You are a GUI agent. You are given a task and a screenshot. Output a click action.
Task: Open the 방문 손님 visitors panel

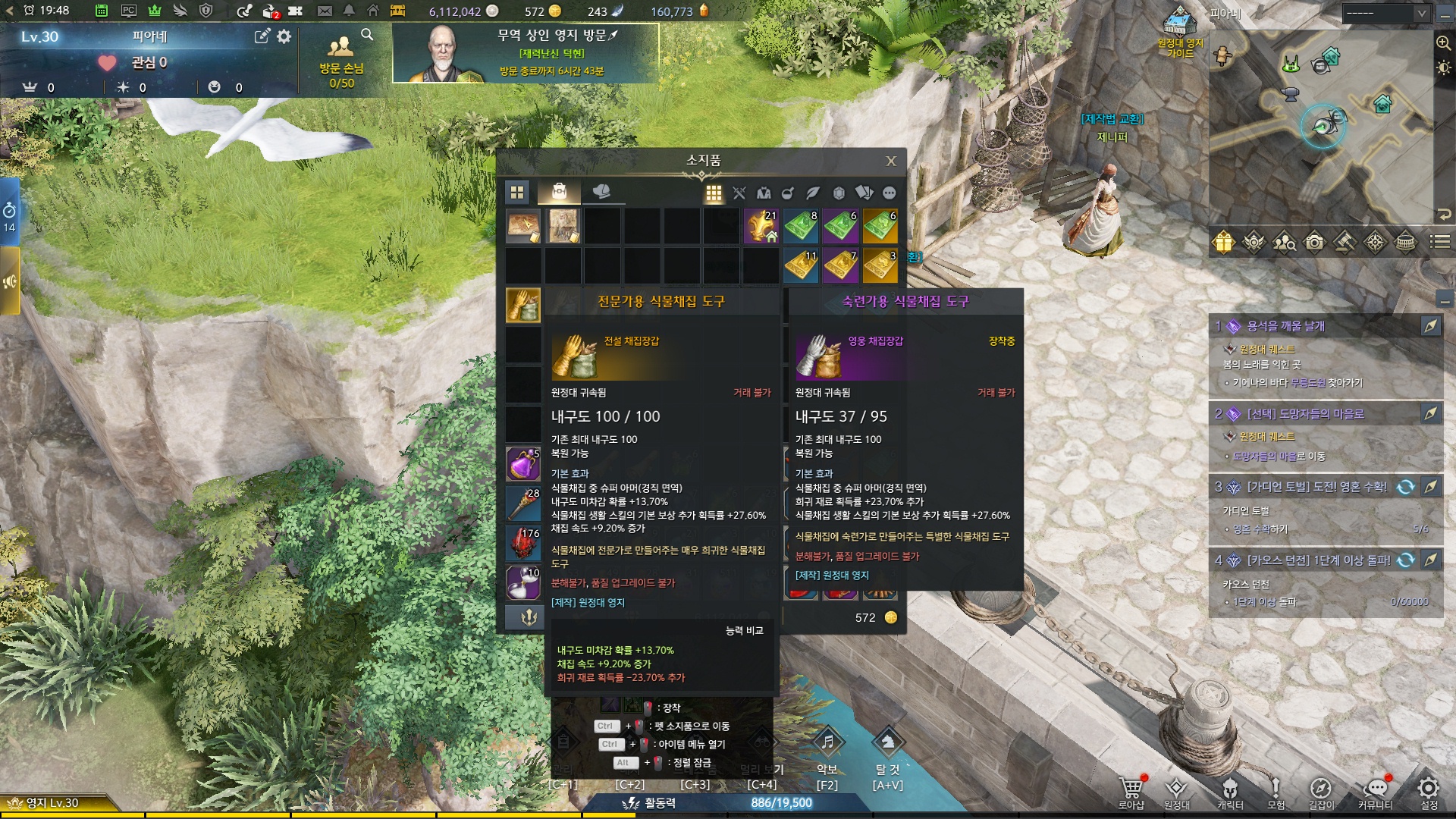click(x=341, y=61)
